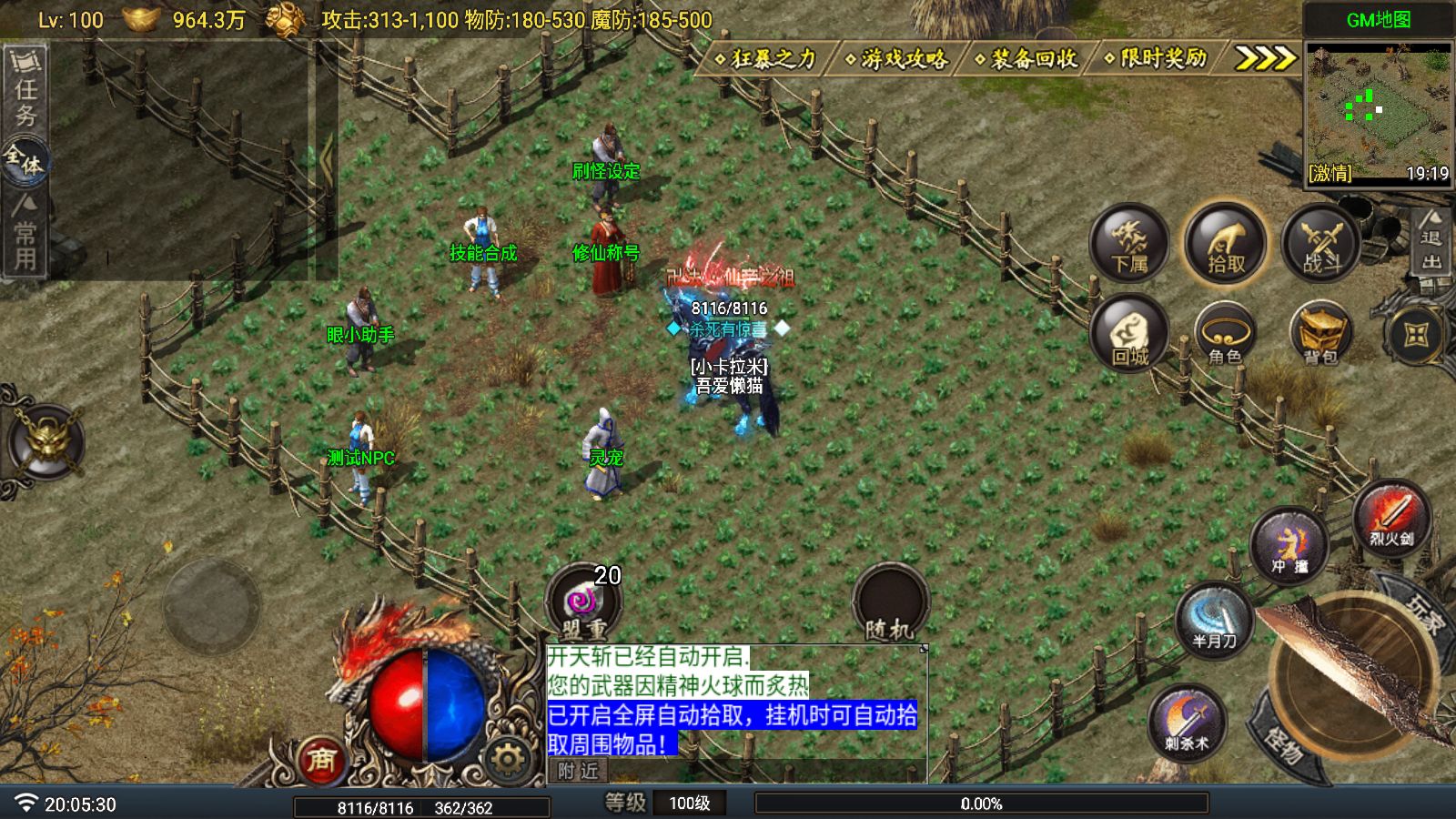
Task: Click the 0.00% experience progress bar
Action: [981, 804]
